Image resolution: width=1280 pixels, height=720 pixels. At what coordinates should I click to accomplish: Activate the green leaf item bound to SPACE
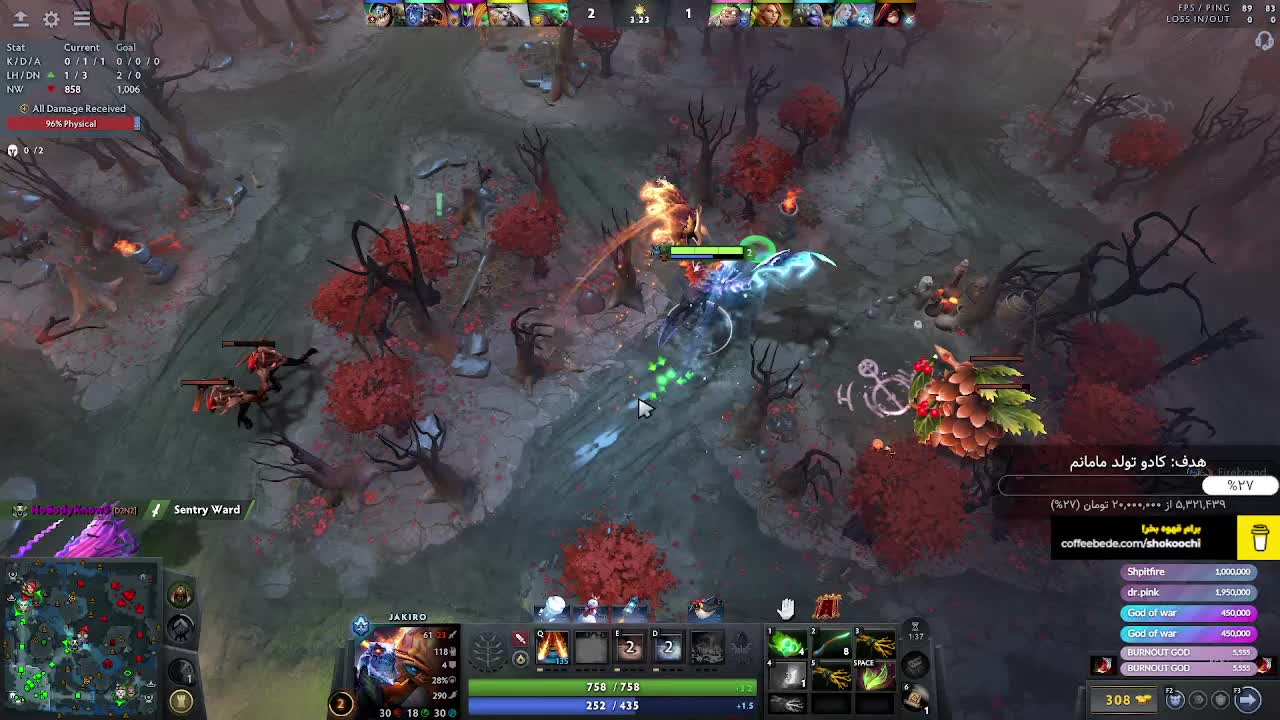coord(874,677)
